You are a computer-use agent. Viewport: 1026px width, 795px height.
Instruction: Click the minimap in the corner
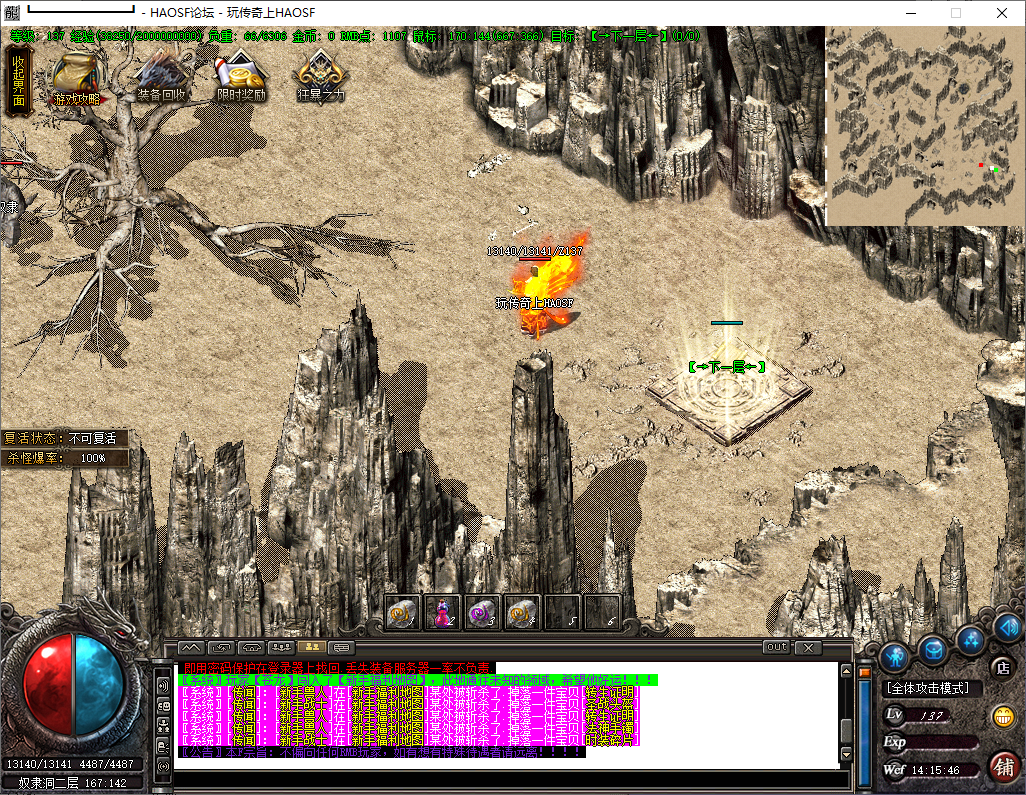coord(924,125)
